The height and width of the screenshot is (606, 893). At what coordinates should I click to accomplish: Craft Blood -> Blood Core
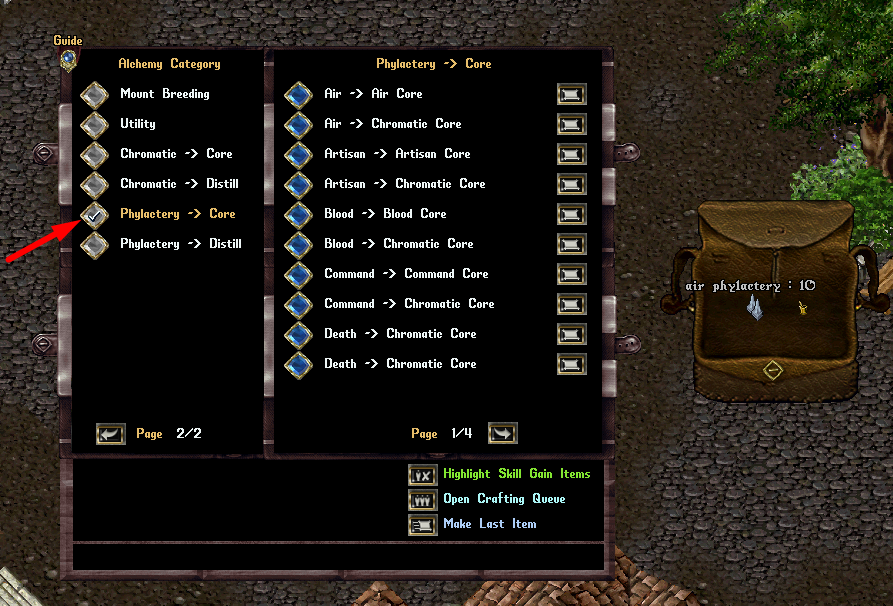(298, 214)
